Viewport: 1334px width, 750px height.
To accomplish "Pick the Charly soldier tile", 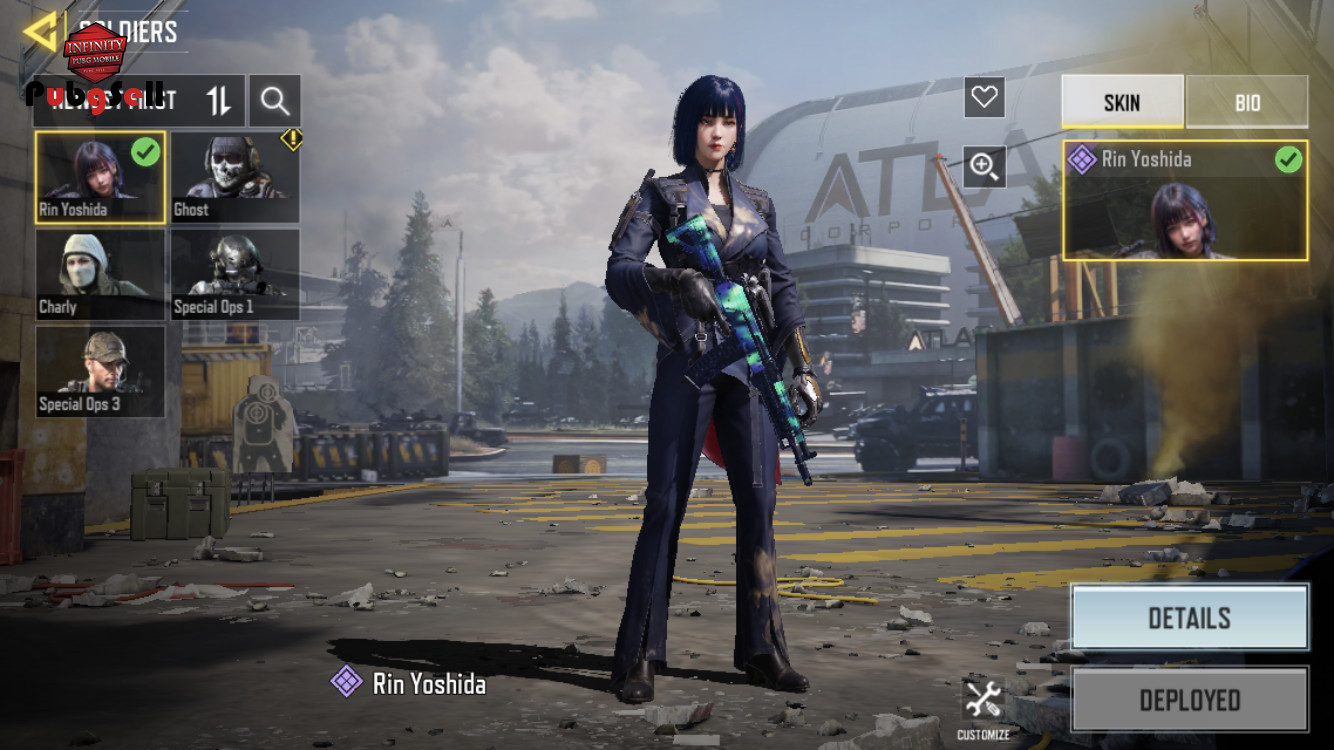I will pos(100,274).
